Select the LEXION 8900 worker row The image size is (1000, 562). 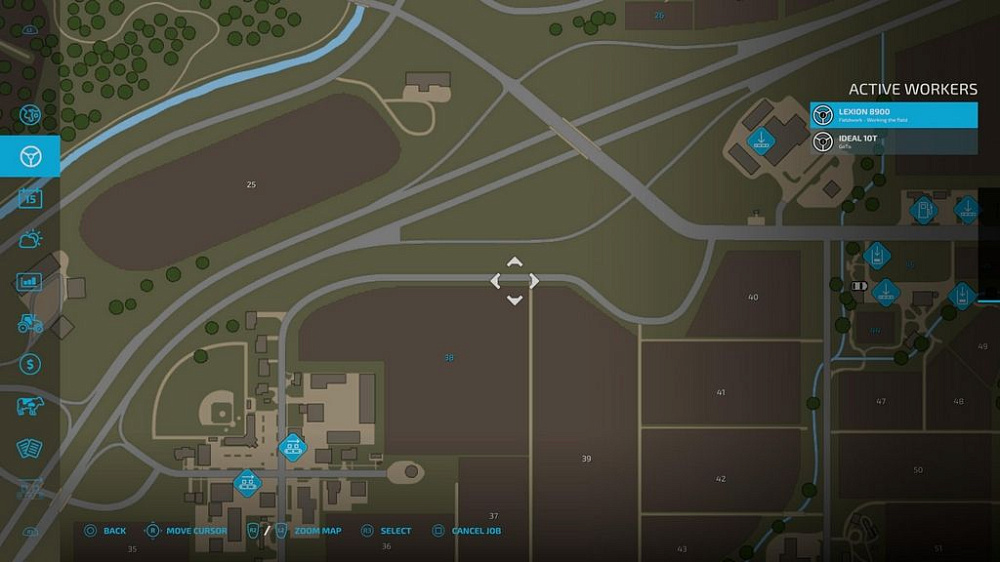[x=893, y=115]
